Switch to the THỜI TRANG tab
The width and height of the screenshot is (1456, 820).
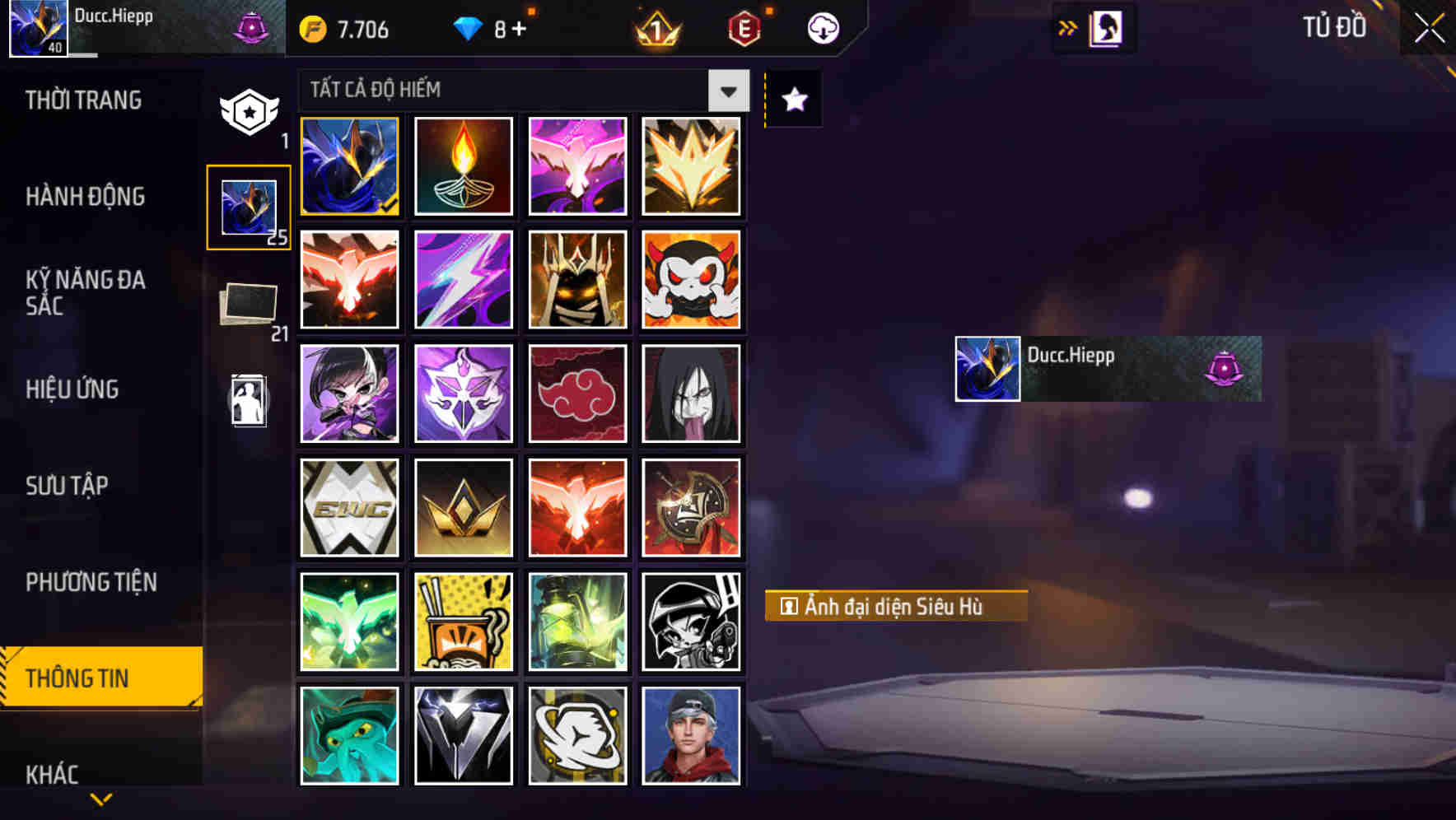(x=84, y=100)
